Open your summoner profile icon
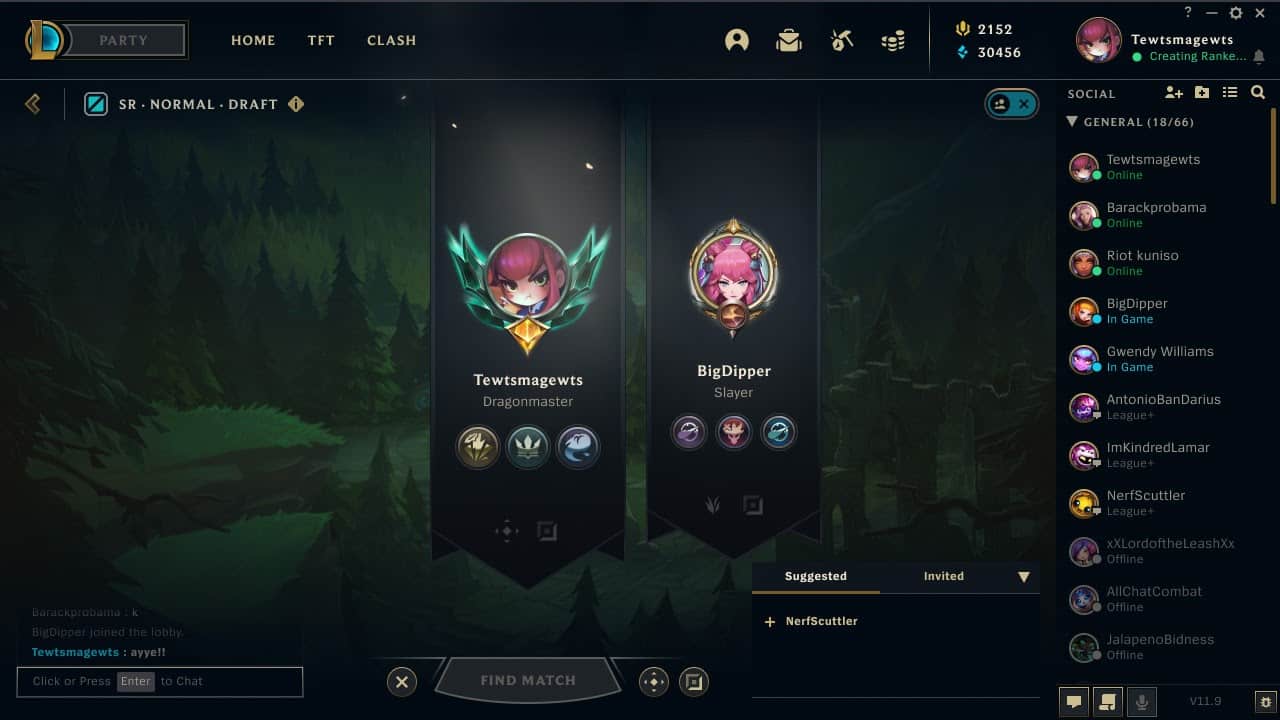Viewport: 1280px width, 720px height. click(737, 41)
